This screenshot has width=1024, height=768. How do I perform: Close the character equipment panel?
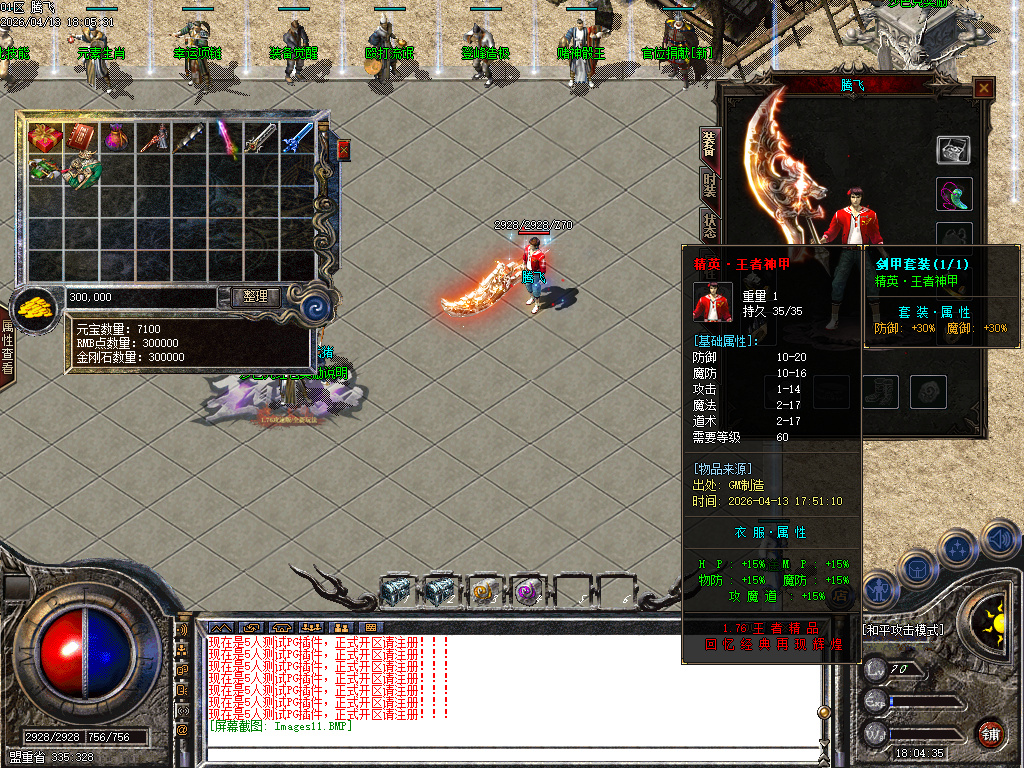[x=984, y=88]
